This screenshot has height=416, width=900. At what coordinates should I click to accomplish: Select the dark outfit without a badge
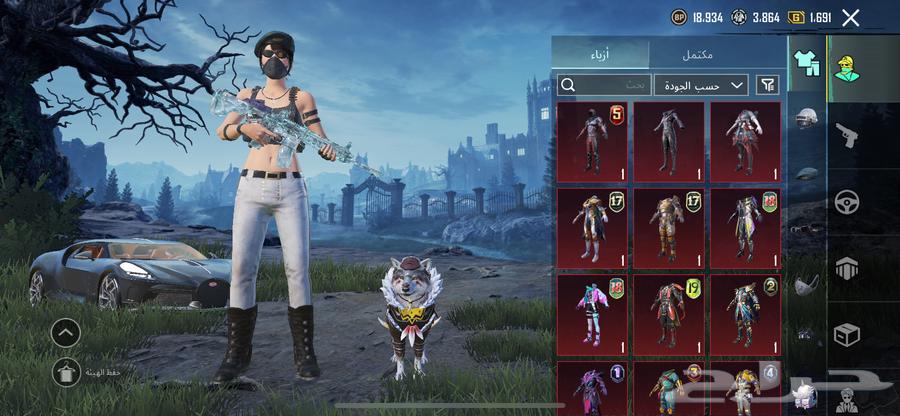pos(669,141)
